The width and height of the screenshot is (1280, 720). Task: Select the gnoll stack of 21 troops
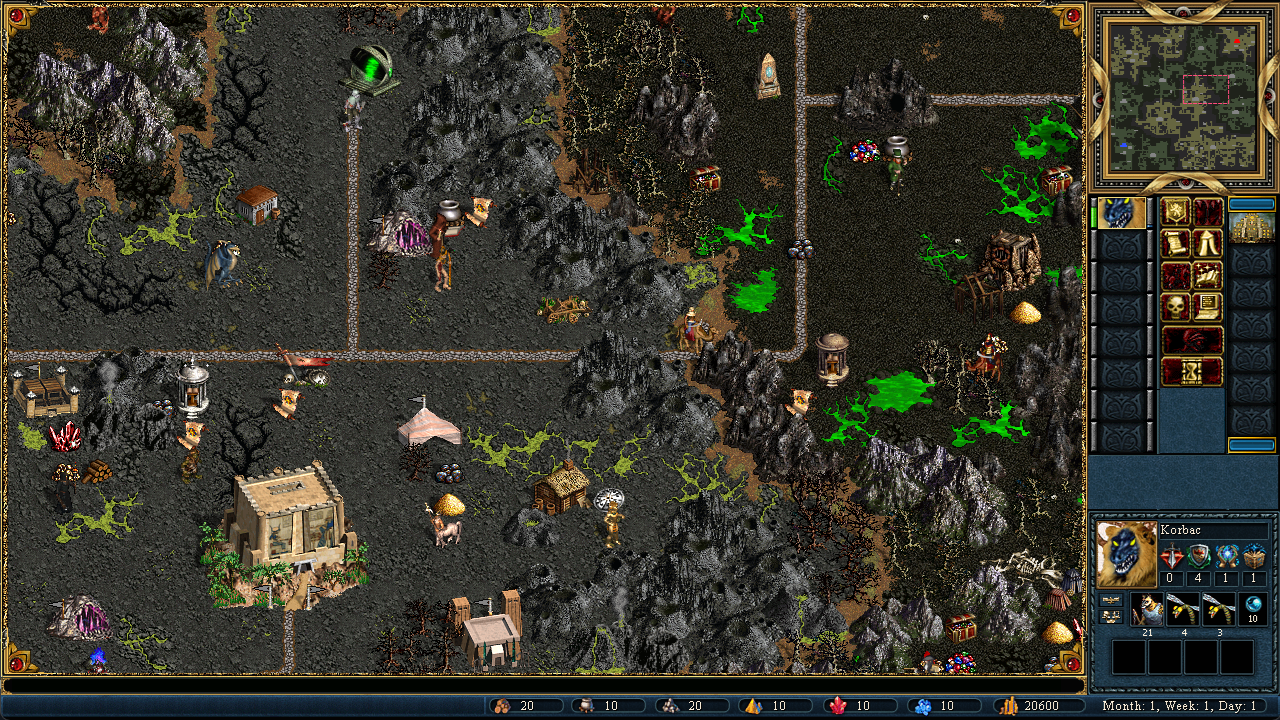[x=1148, y=610]
